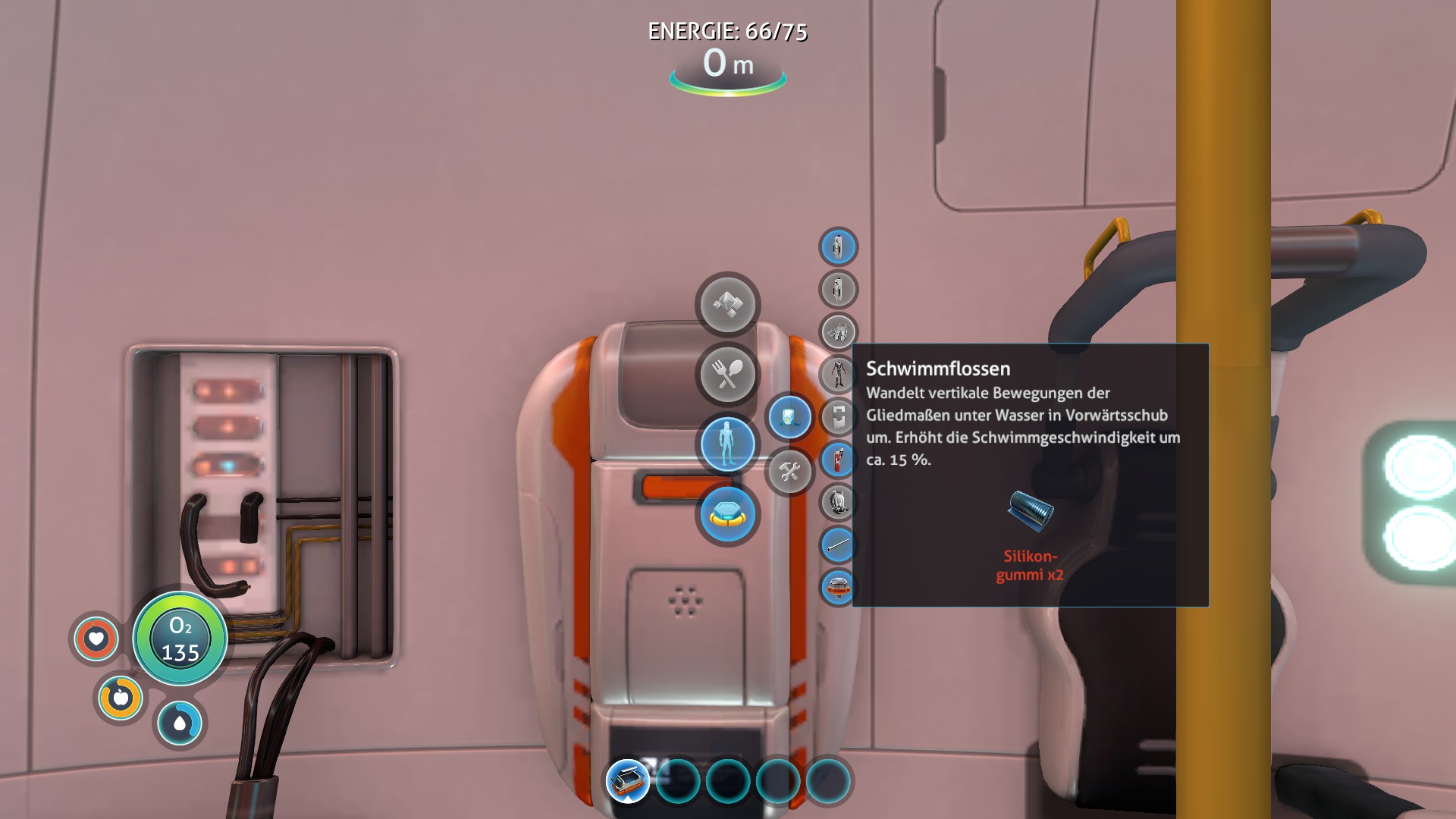Open the Deployables platform category

click(x=727, y=515)
